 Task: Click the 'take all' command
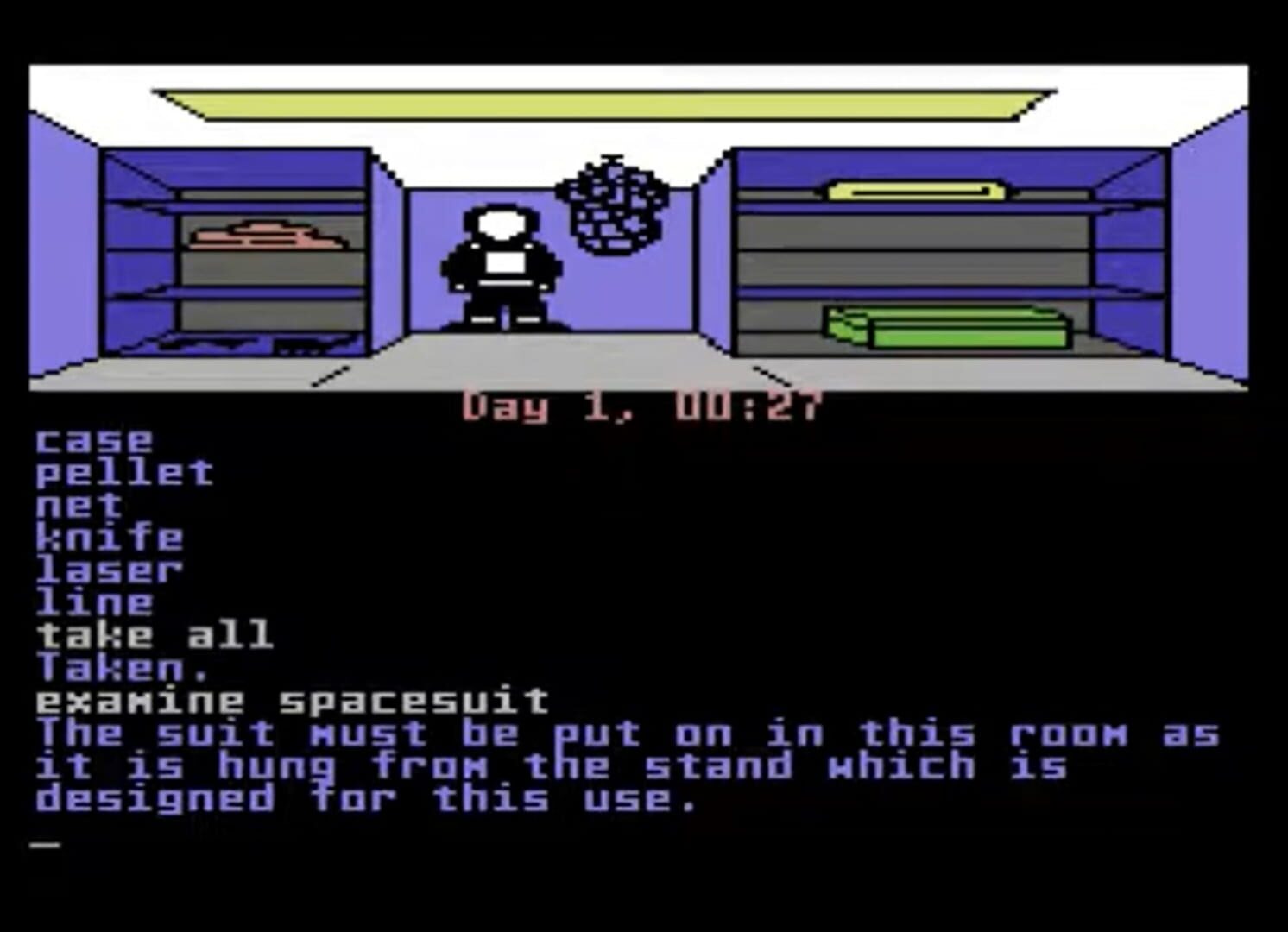[151, 636]
